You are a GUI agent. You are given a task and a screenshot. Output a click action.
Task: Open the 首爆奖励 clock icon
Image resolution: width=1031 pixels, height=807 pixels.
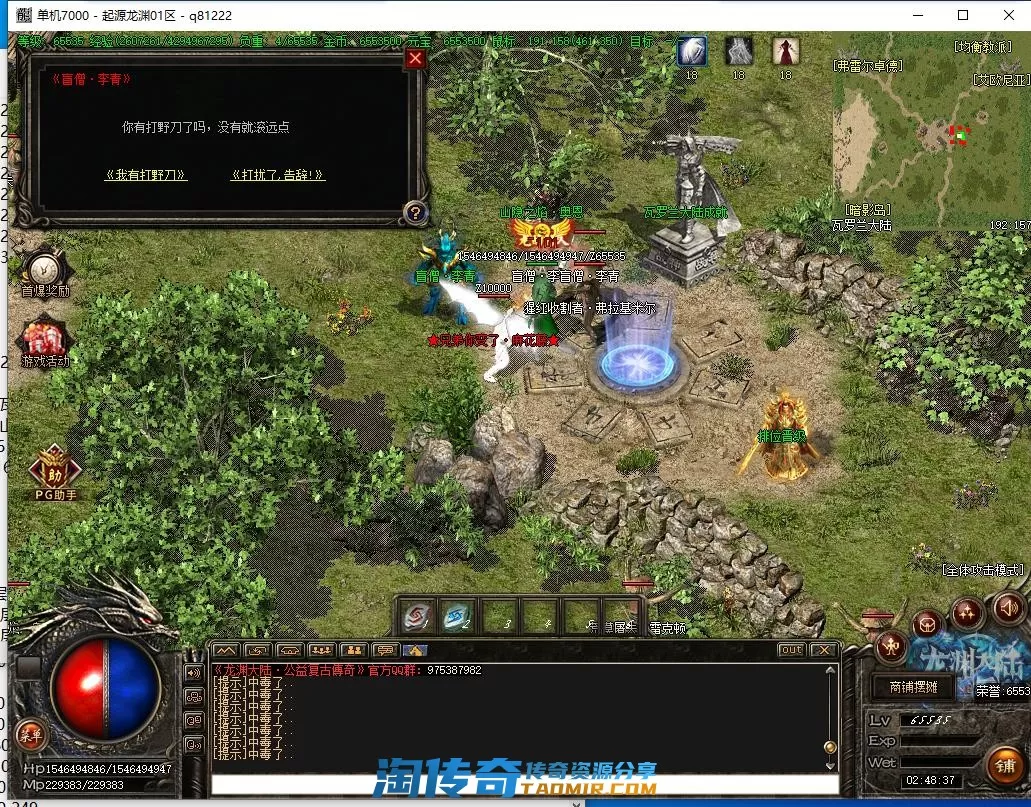tap(45, 270)
